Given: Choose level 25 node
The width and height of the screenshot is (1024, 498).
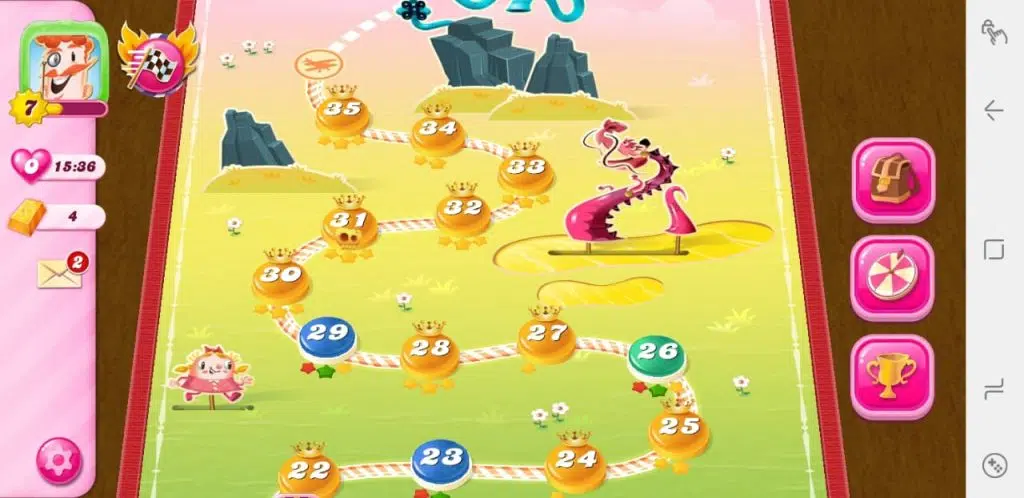Looking at the screenshot, I should [679, 430].
